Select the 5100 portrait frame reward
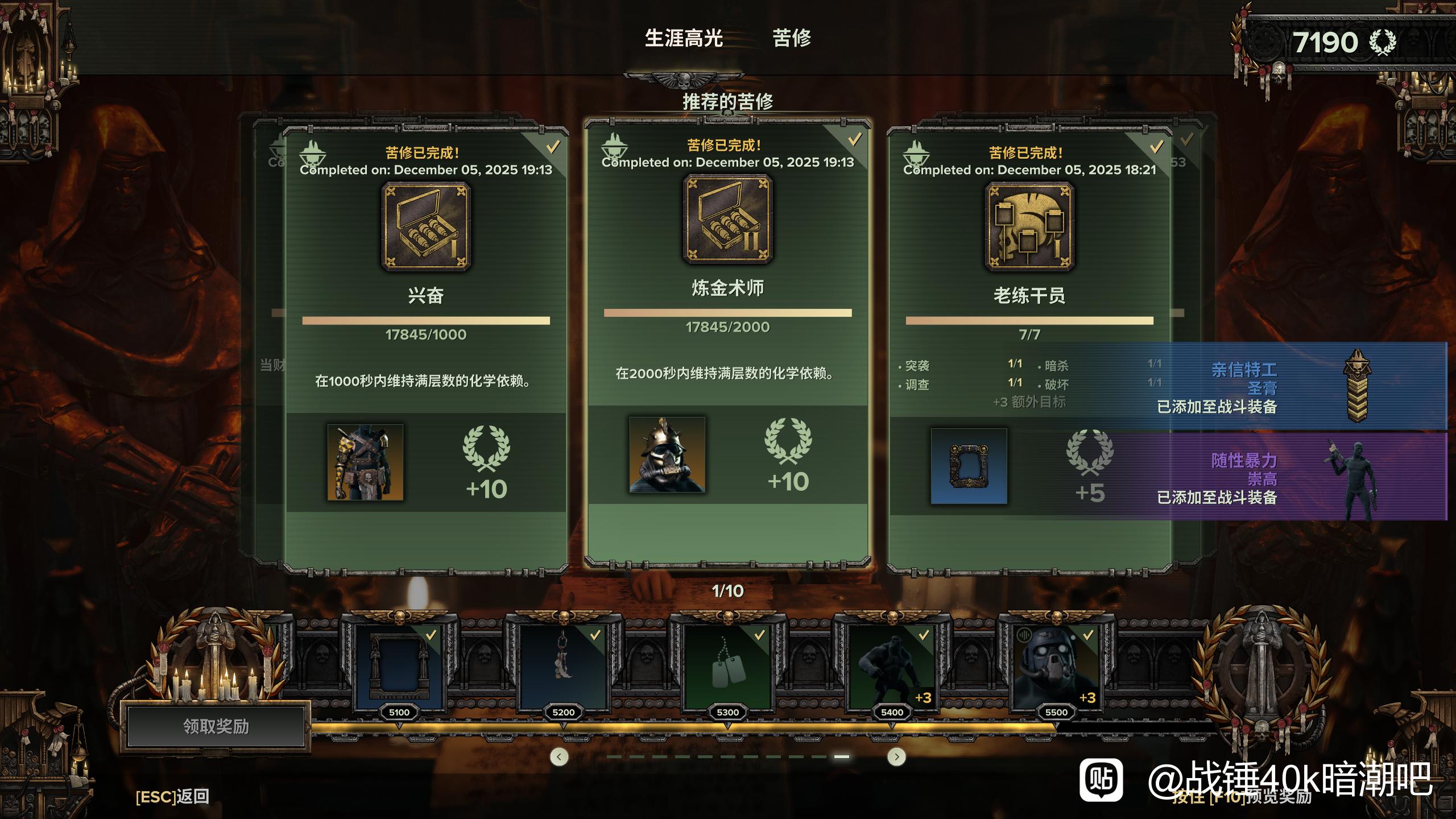This screenshot has height=819, width=1456. [399, 665]
